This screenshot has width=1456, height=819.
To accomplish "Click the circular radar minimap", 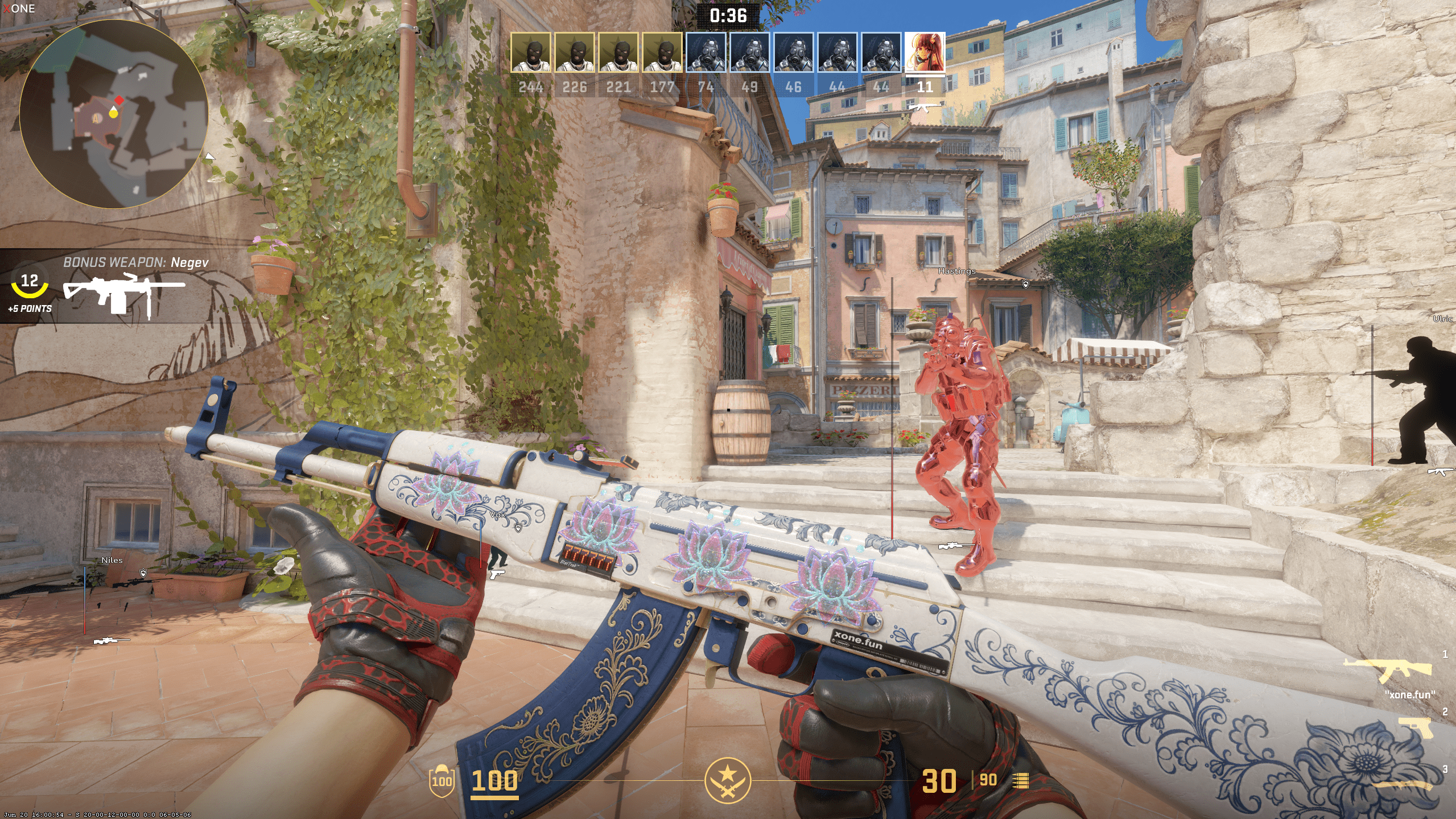I will (114, 114).
